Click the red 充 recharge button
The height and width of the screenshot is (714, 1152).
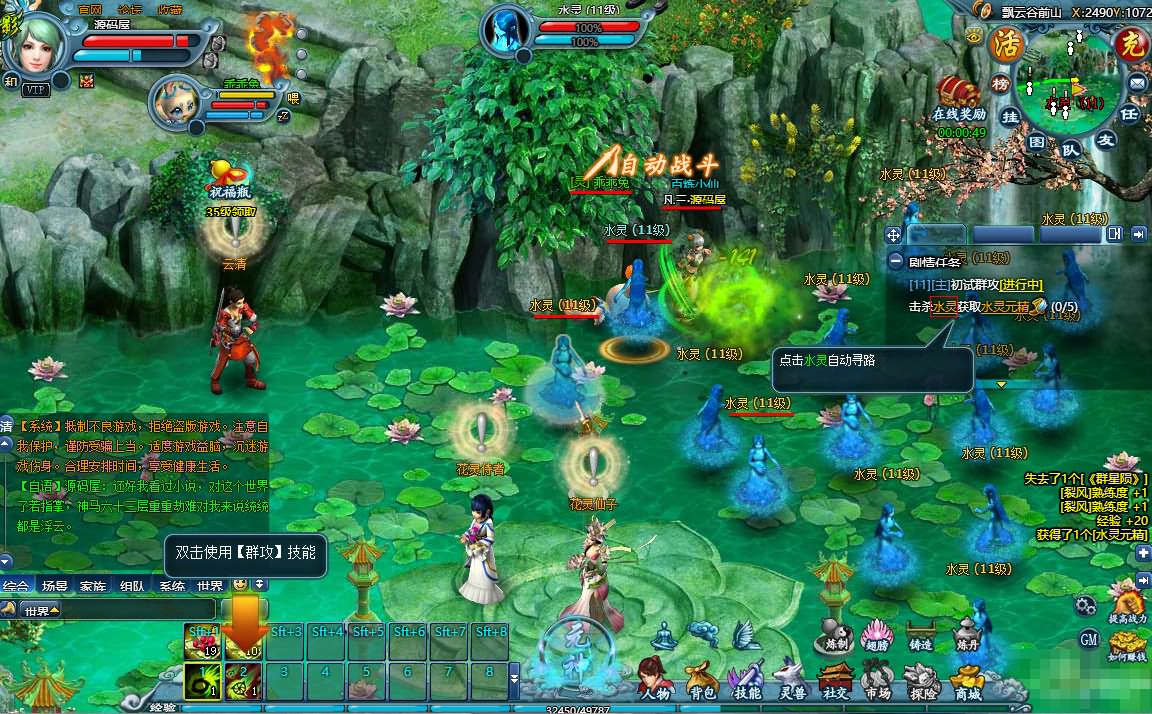[x=1129, y=45]
